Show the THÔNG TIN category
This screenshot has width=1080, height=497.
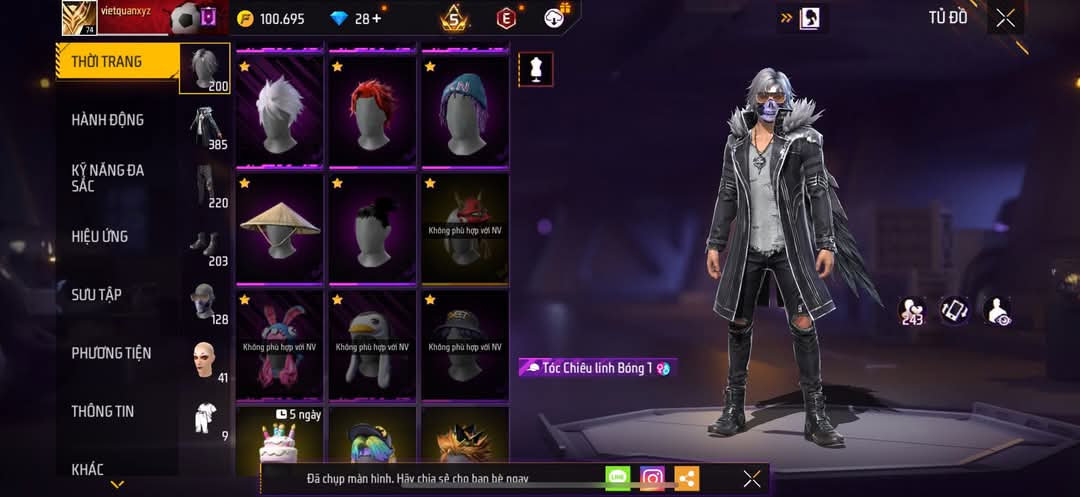click(102, 411)
